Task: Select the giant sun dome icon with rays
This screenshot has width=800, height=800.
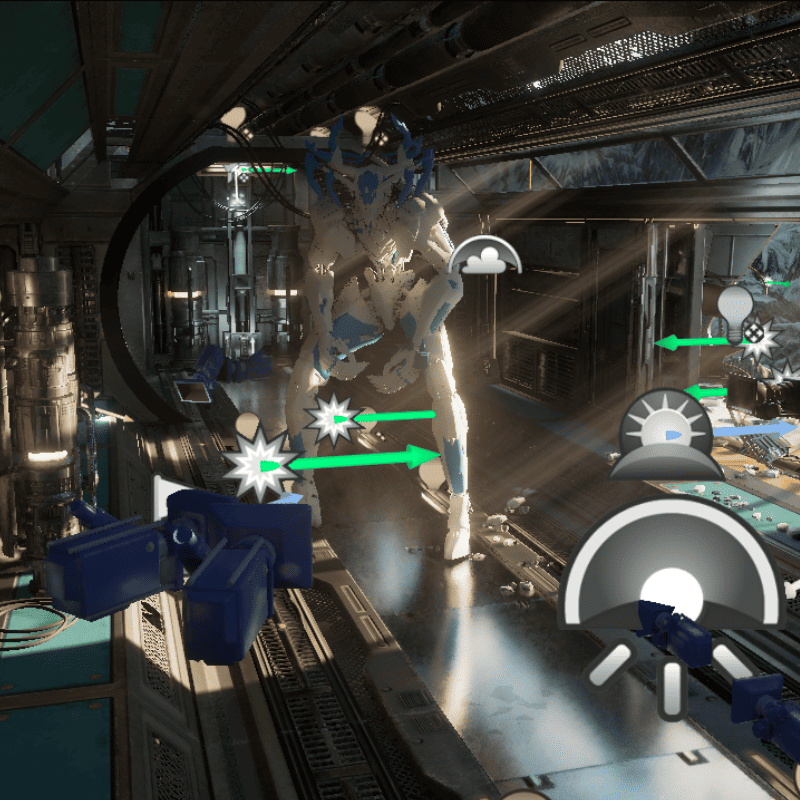Action: 670,585
